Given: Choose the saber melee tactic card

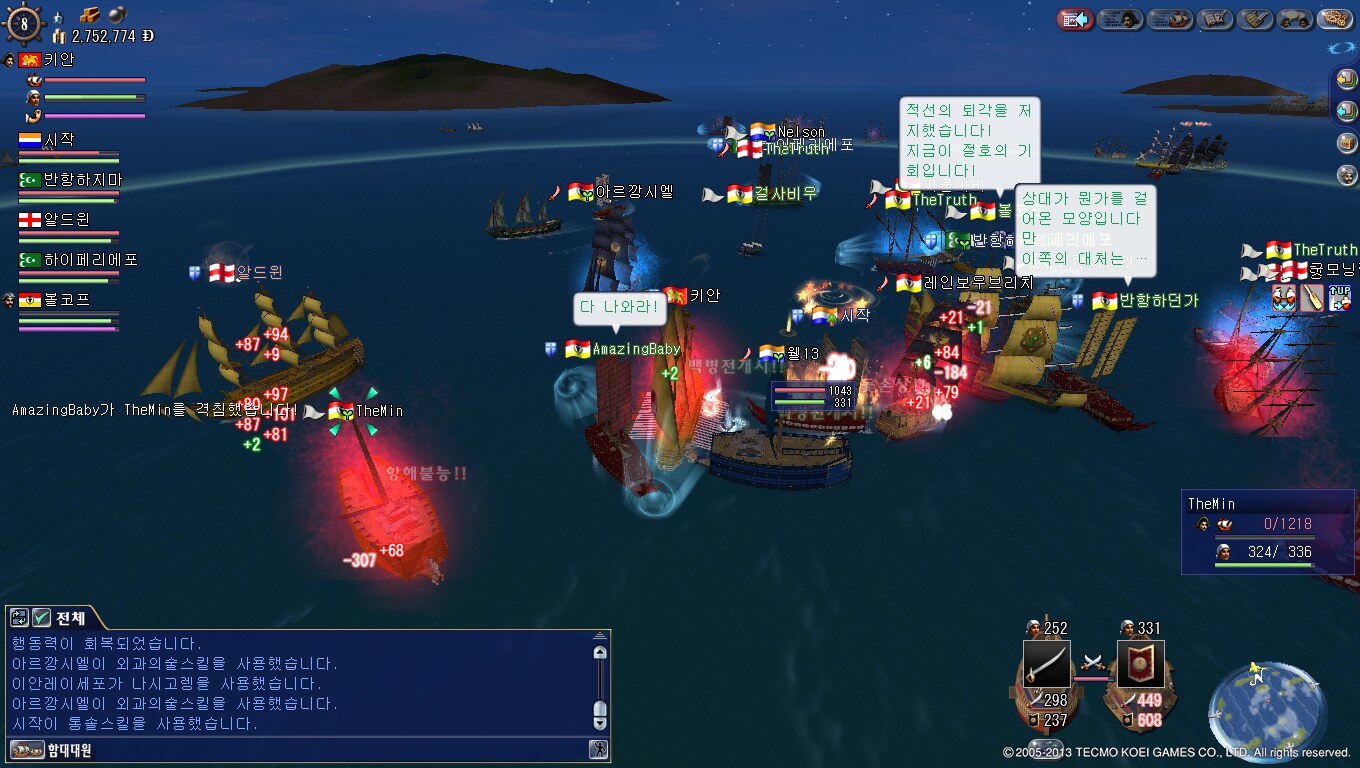Looking at the screenshot, I should coord(1046,663).
